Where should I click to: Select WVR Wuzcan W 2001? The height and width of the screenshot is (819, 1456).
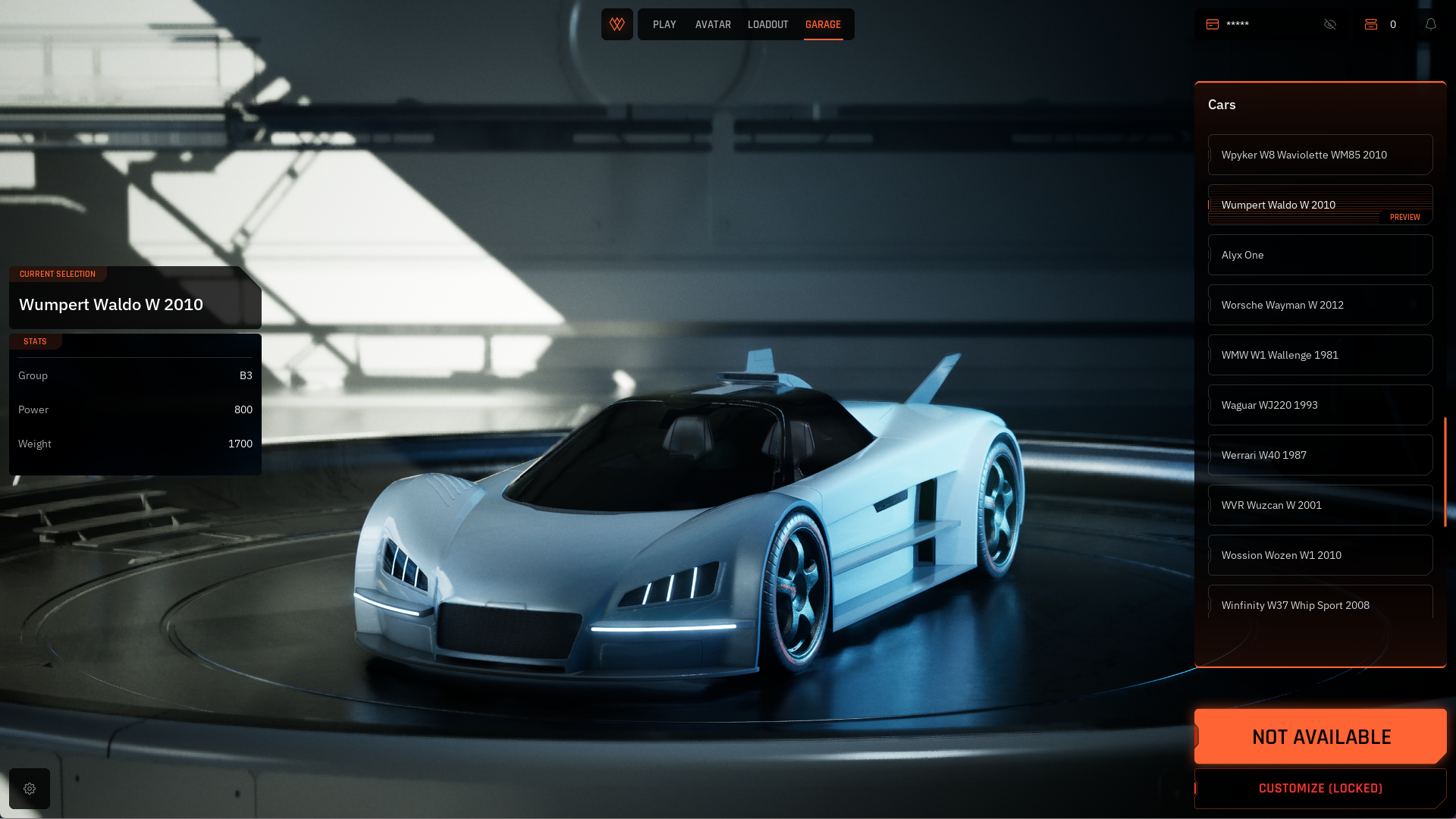[x=1319, y=505]
